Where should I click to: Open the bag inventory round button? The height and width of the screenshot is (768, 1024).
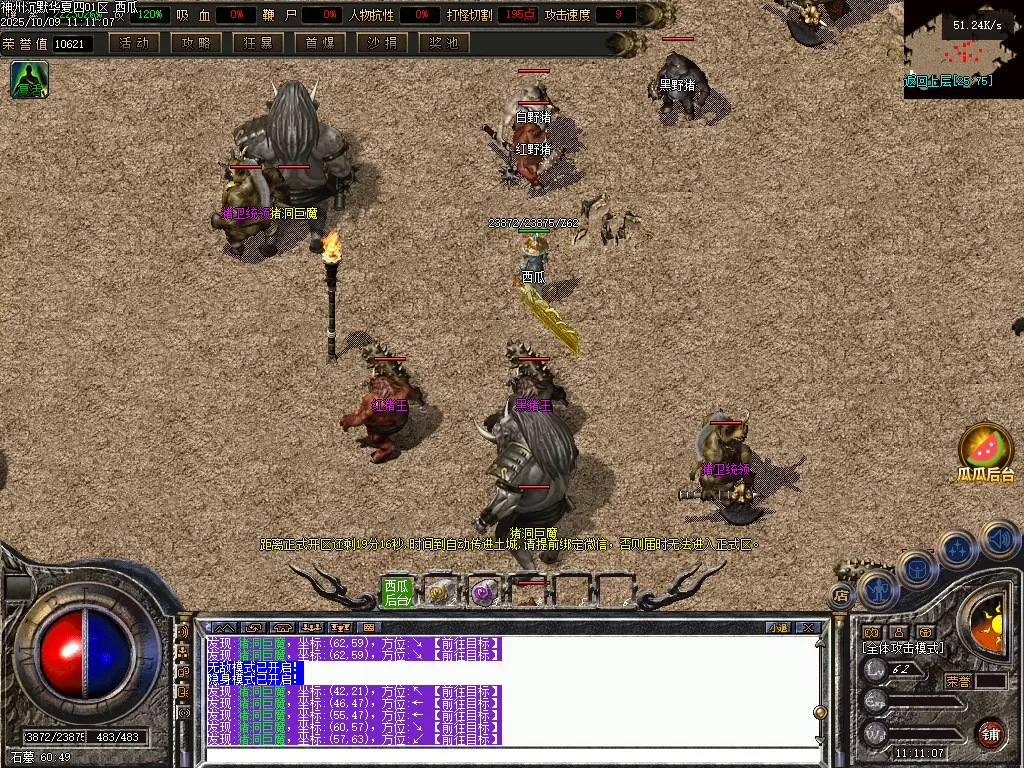917,570
